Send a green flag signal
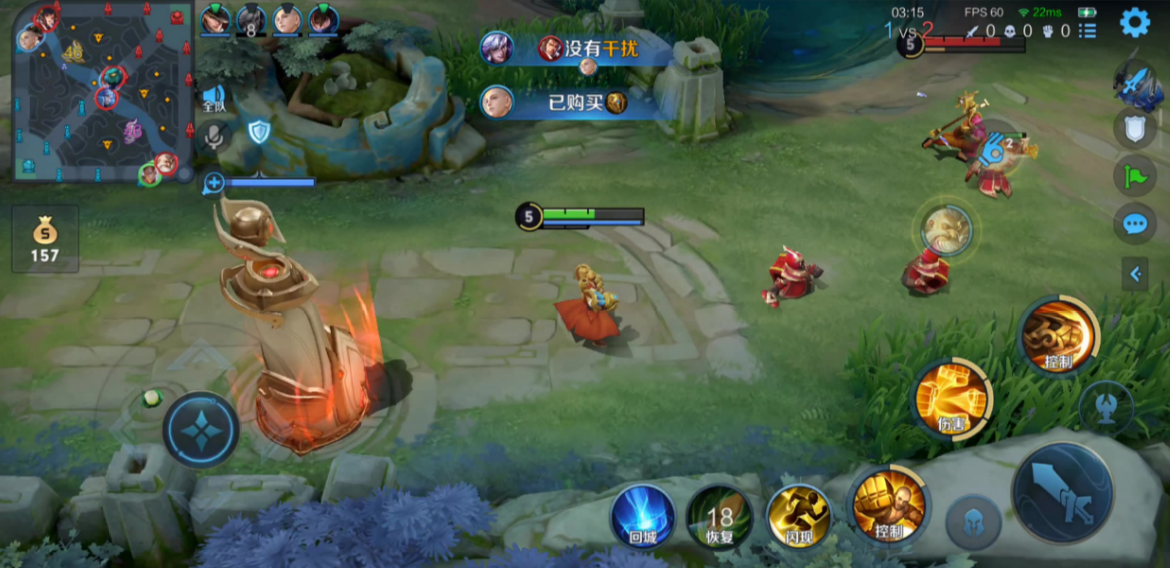1170x568 pixels. 1134,176
